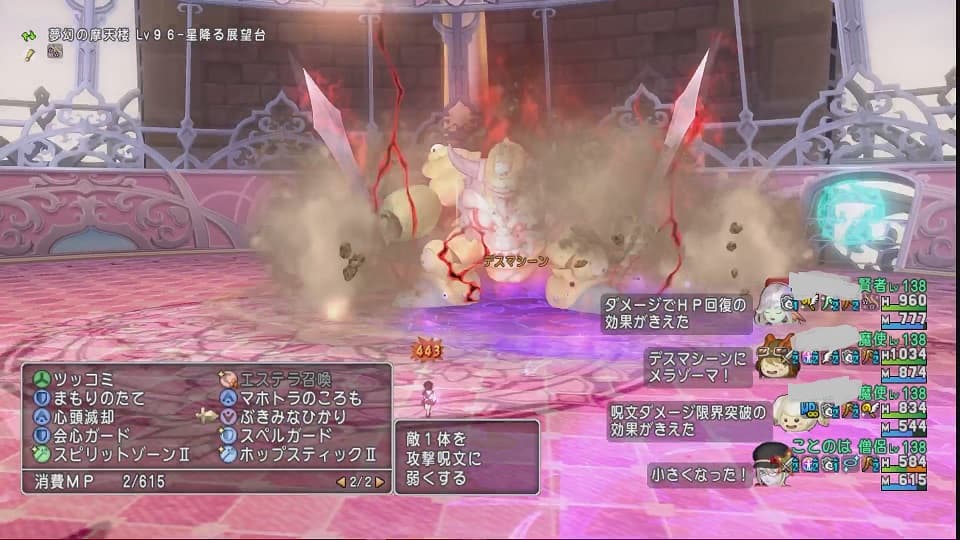This screenshot has width=960, height=540.
Task: Go to the previous skill page arrow
Action: [x=340, y=482]
